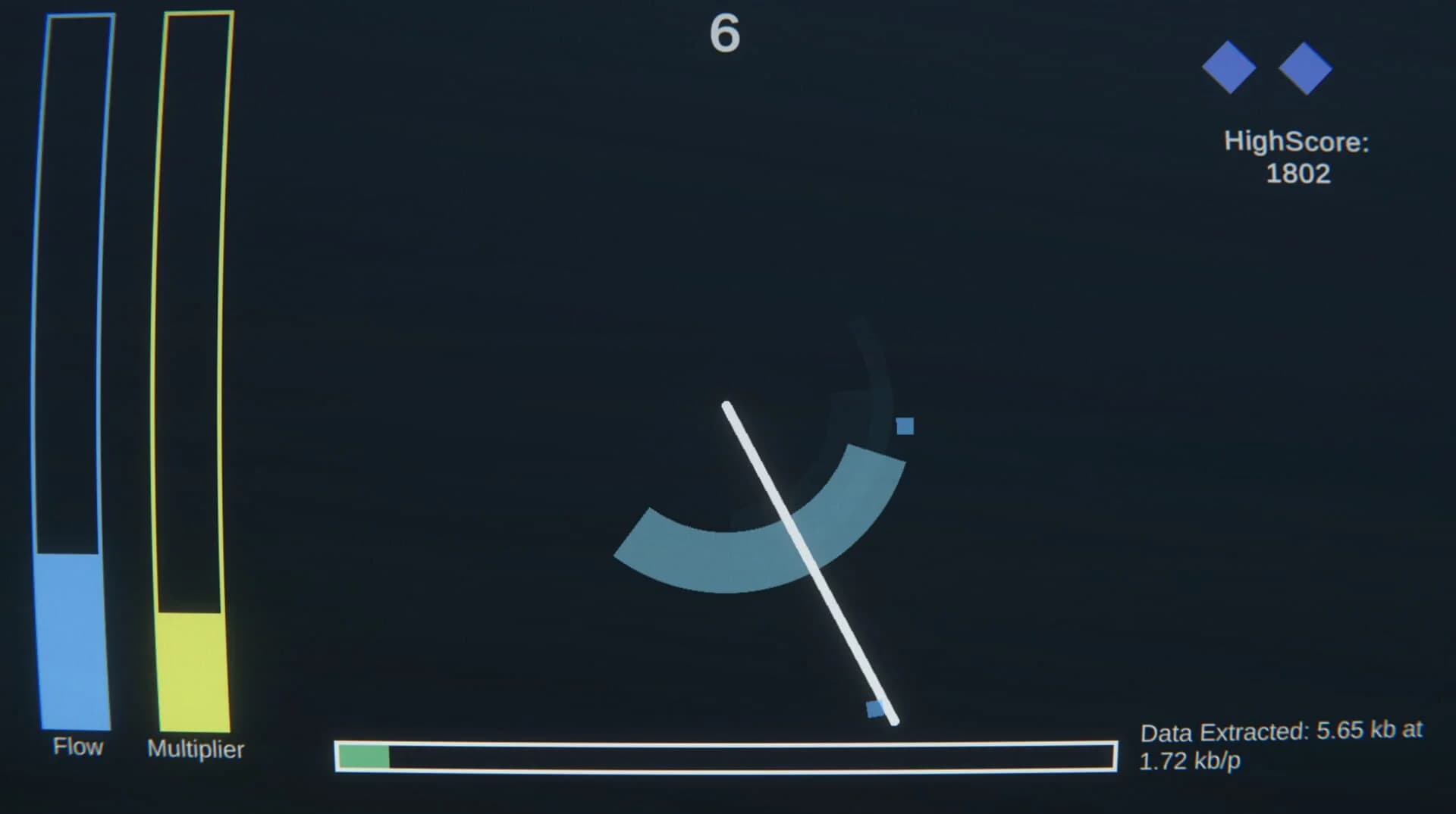Click the score counter showing 6
Viewport: 1456px width, 814px height.
[x=724, y=34]
